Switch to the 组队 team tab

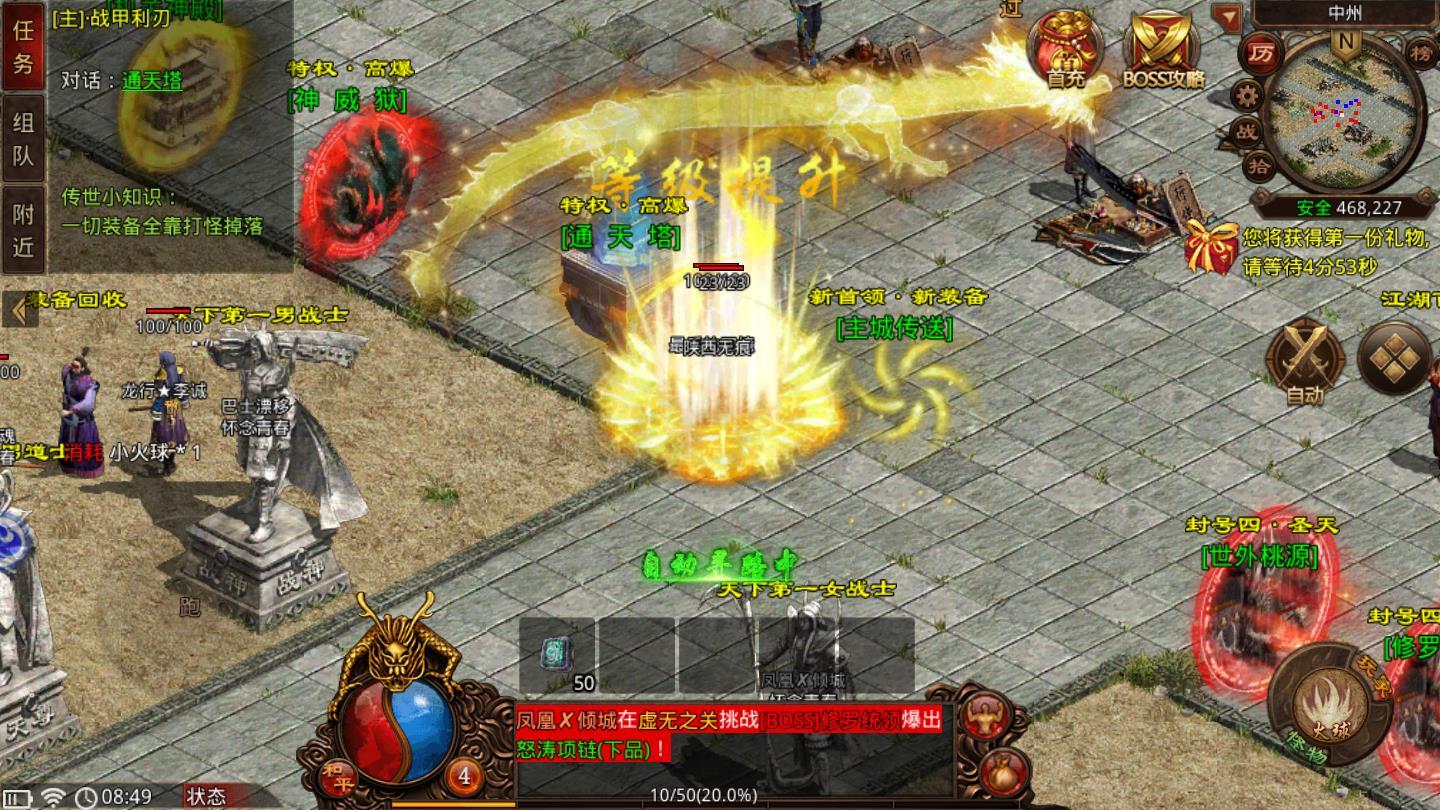point(23,139)
